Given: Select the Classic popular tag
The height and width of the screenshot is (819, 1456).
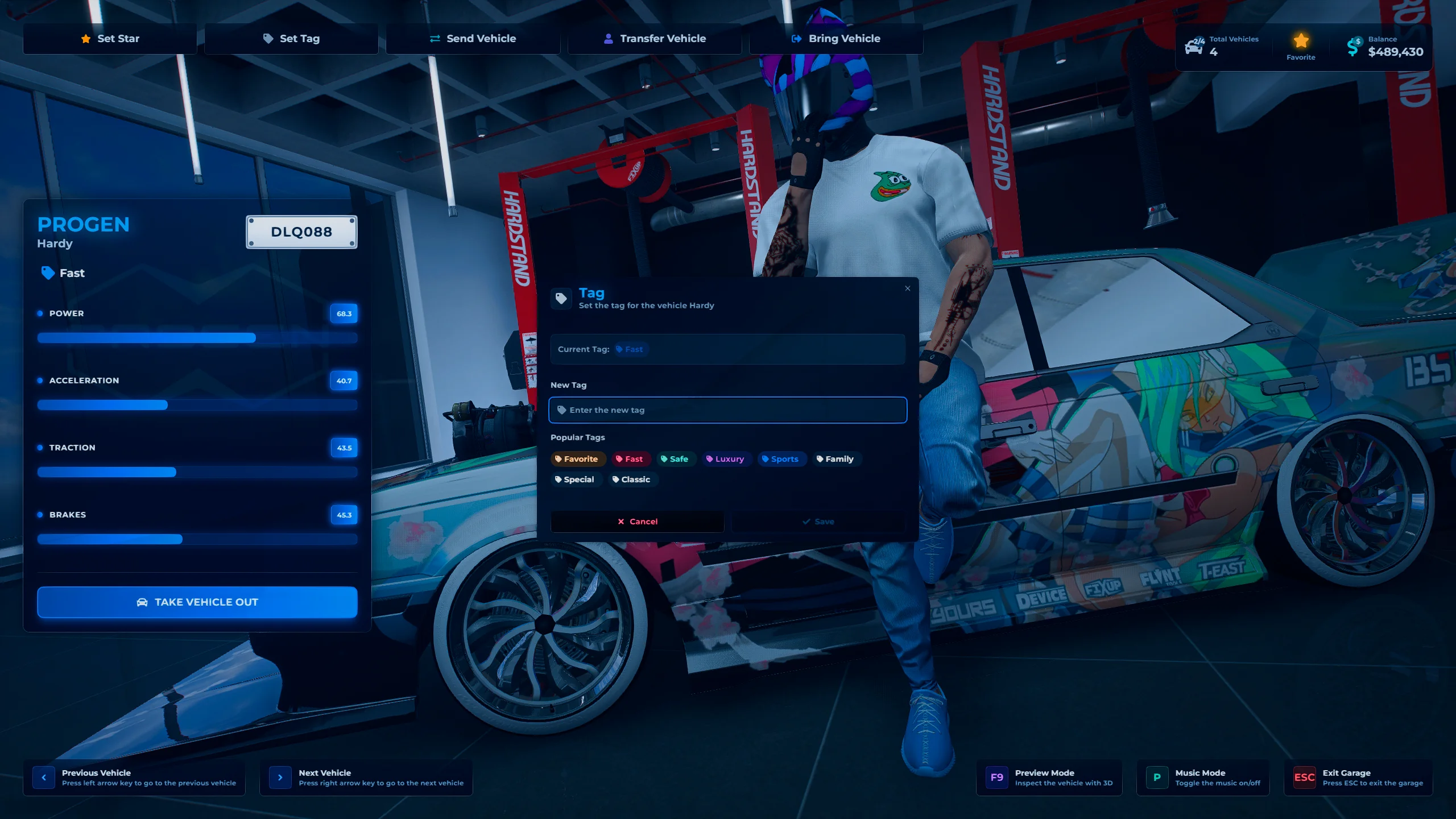Looking at the screenshot, I should (x=631, y=479).
